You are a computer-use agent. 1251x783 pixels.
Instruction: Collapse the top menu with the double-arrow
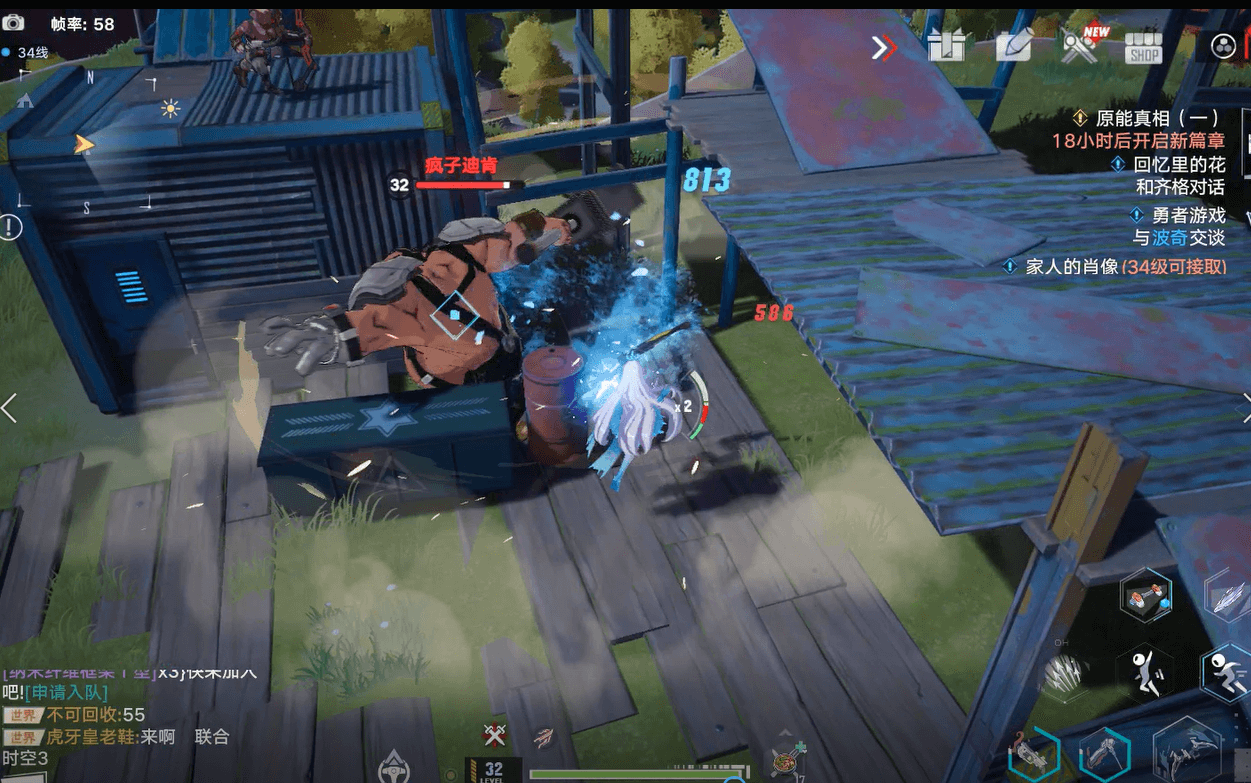(884, 47)
